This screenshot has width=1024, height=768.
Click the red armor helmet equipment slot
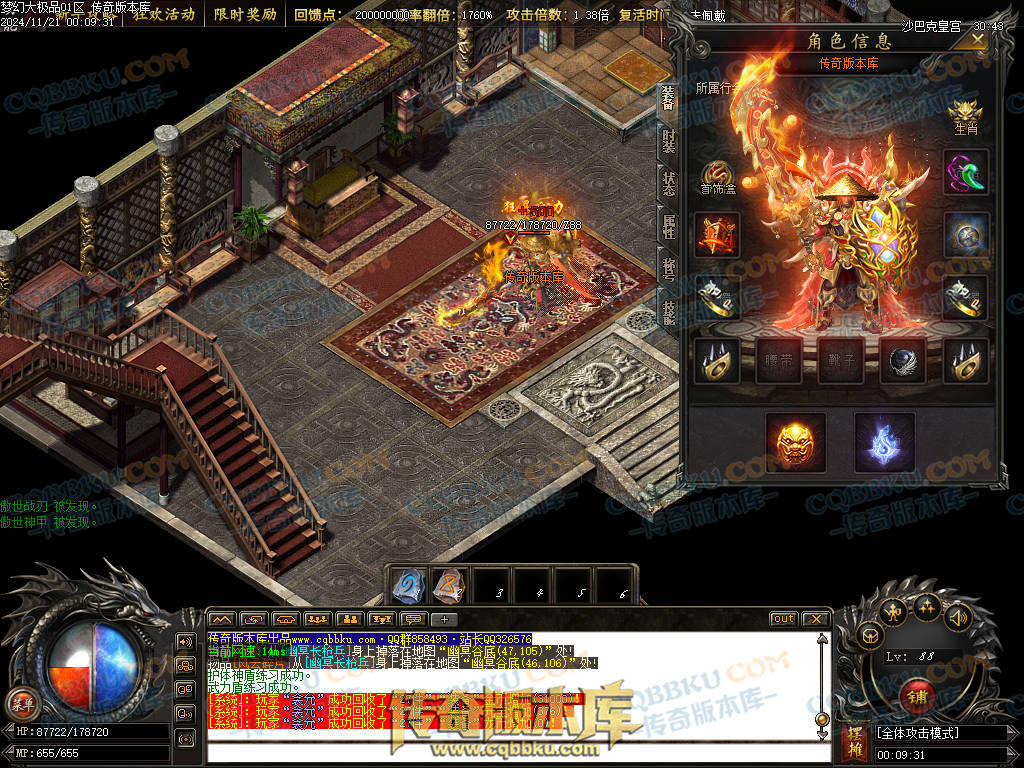click(x=717, y=236)
